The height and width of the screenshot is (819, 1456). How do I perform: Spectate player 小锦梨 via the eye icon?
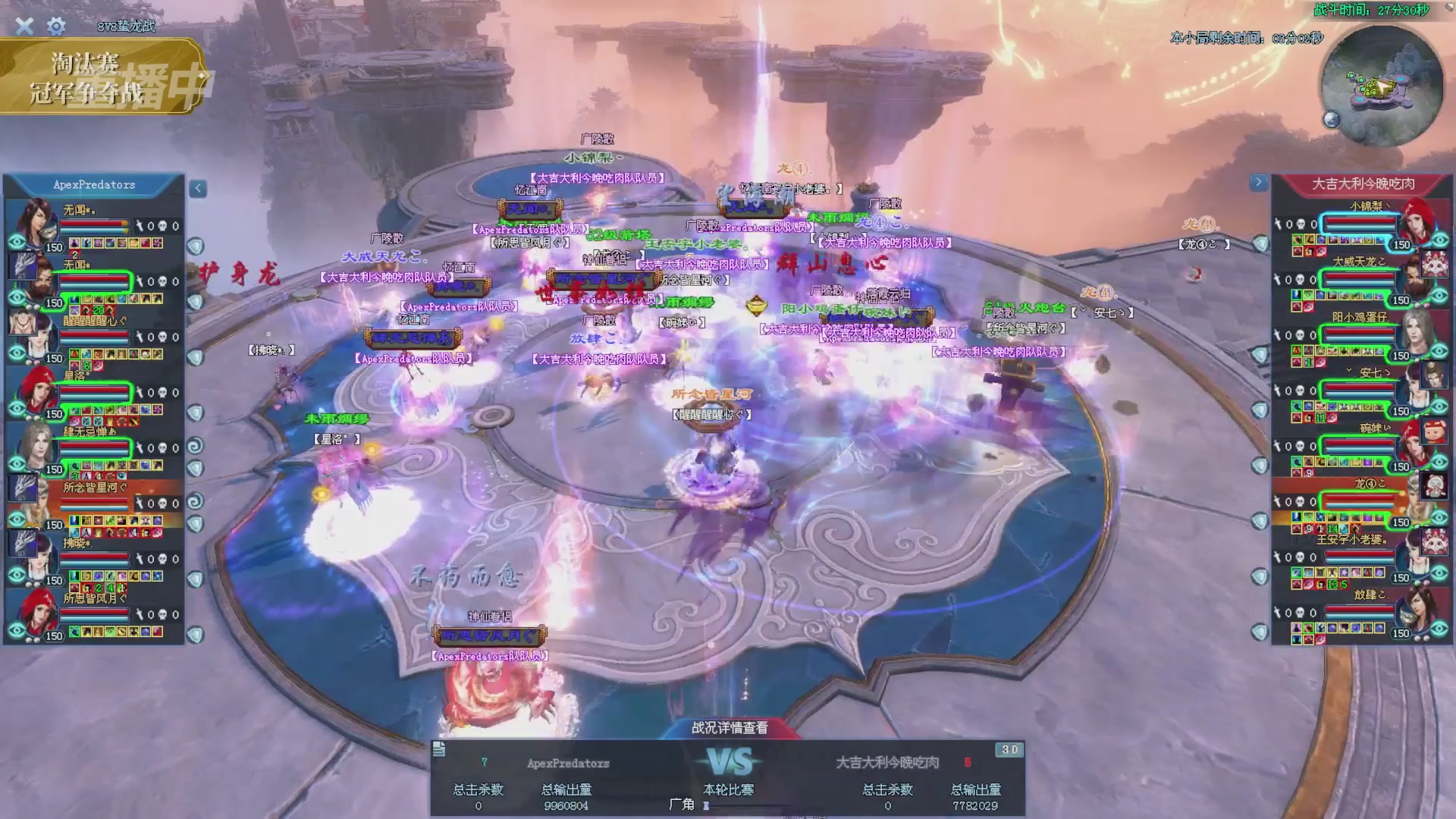coord(1439,240)
